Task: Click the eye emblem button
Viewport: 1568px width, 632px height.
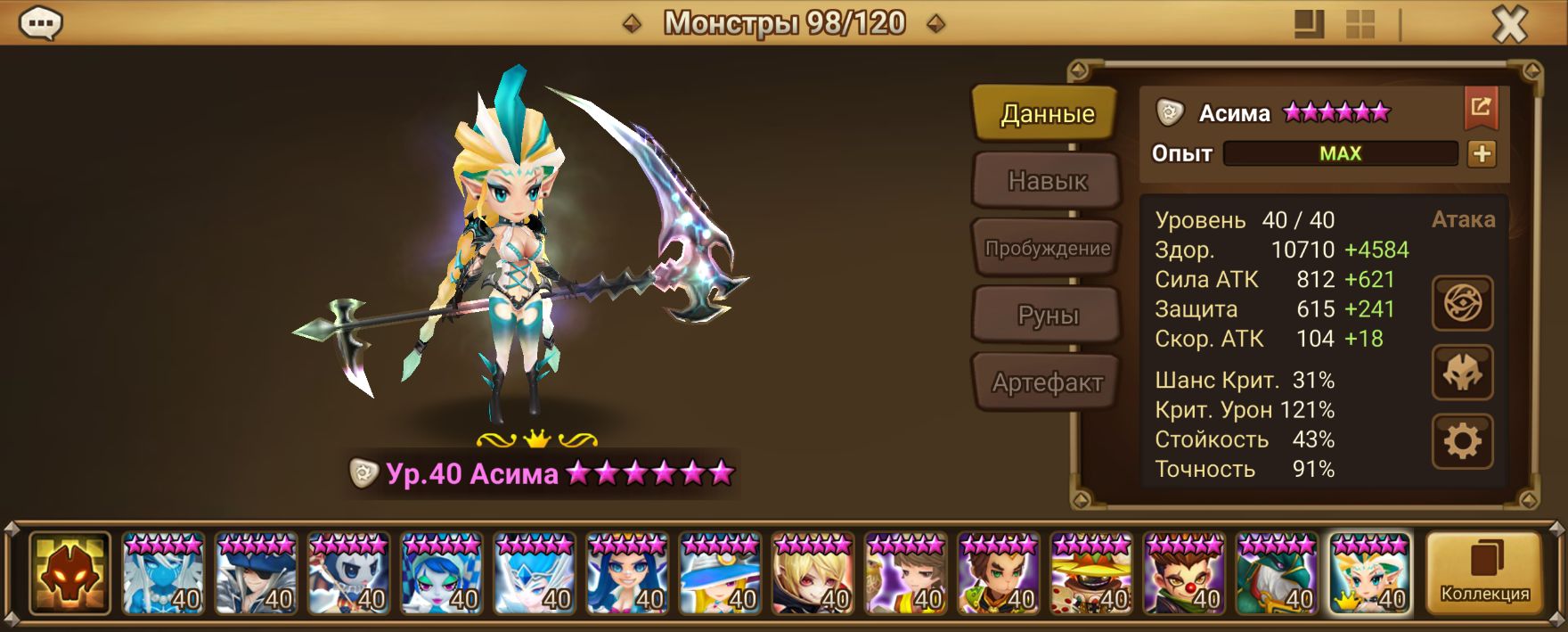Action: tap(1462, 303)
